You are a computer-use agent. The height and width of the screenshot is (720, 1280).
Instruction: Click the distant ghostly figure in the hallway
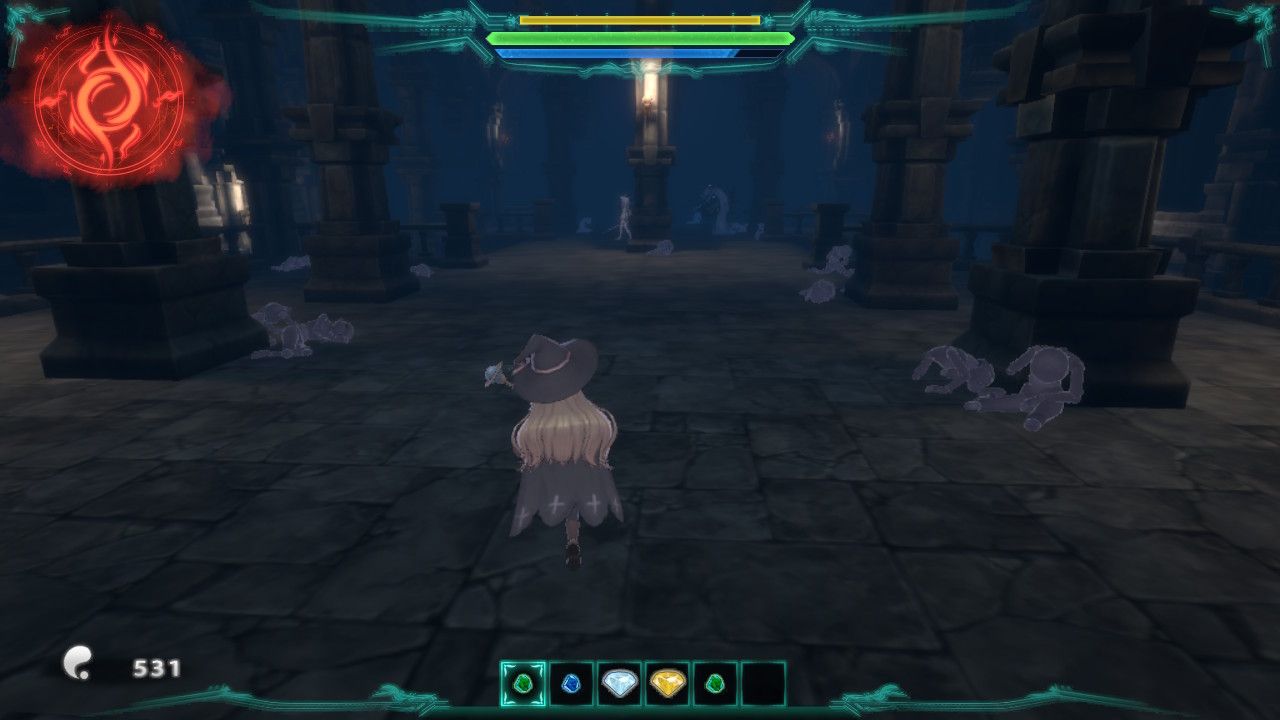[x=622, y=215]
